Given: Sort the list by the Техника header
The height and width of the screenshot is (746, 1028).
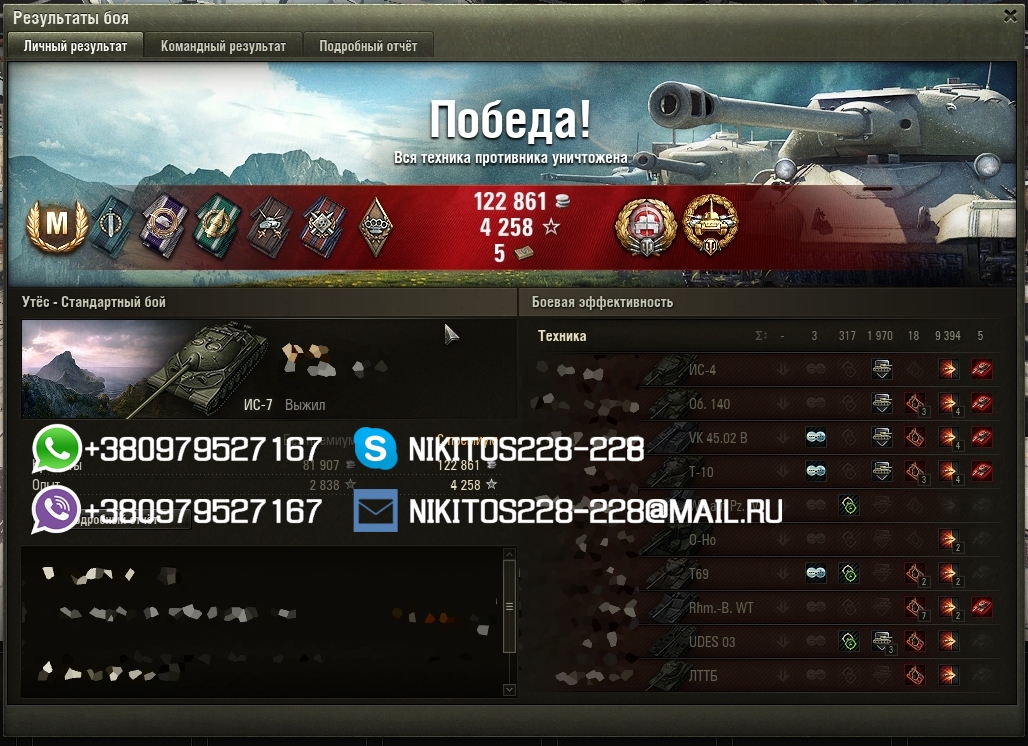Looking at the screenshot, I should pos(562,337).
